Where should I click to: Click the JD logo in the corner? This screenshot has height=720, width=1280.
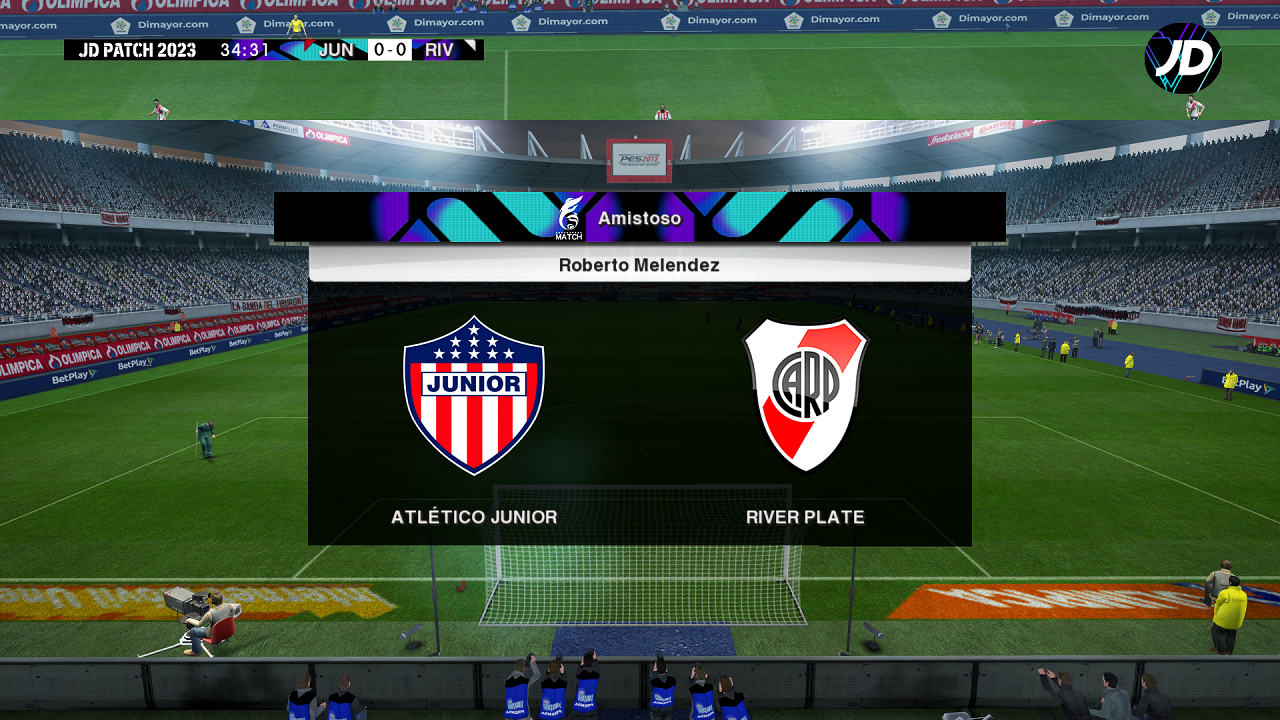coord(1183,58)
